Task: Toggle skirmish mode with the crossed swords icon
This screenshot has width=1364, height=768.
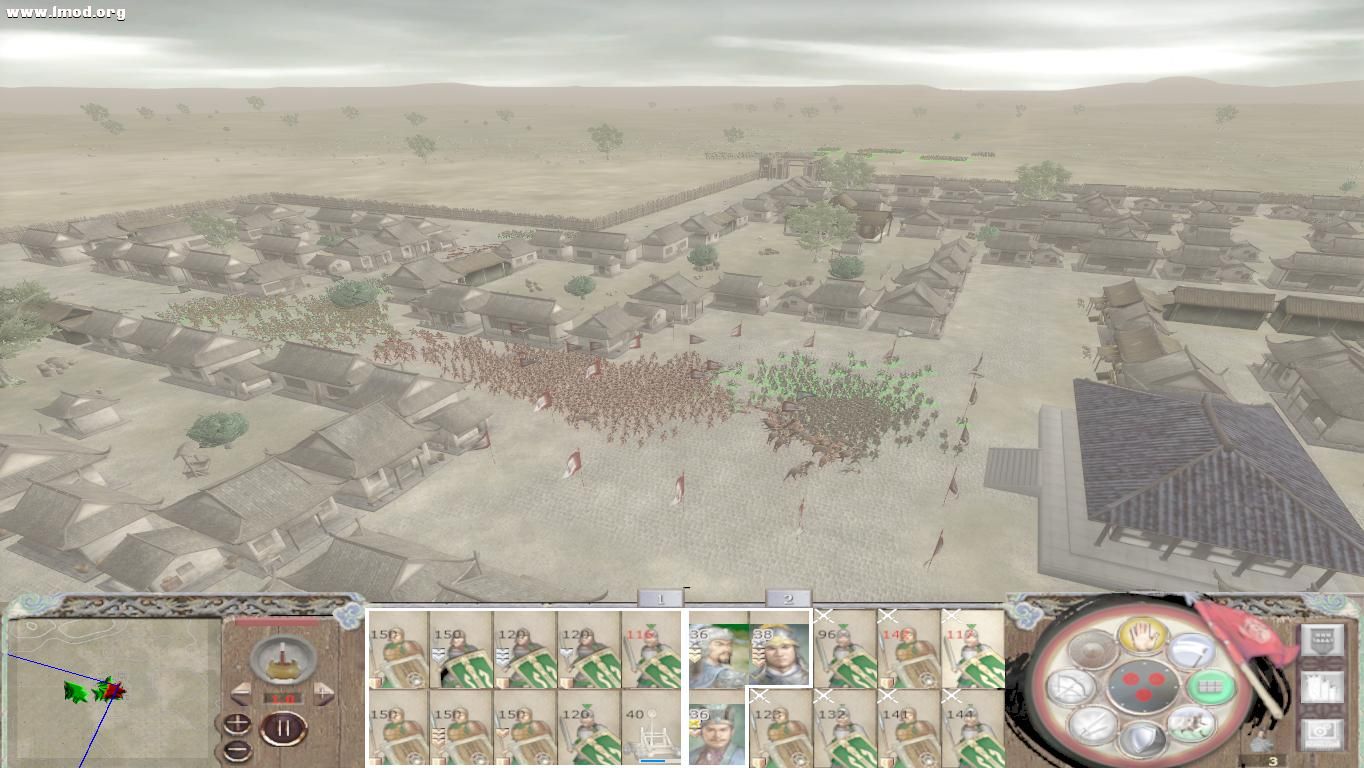Action: [1093, 726]
